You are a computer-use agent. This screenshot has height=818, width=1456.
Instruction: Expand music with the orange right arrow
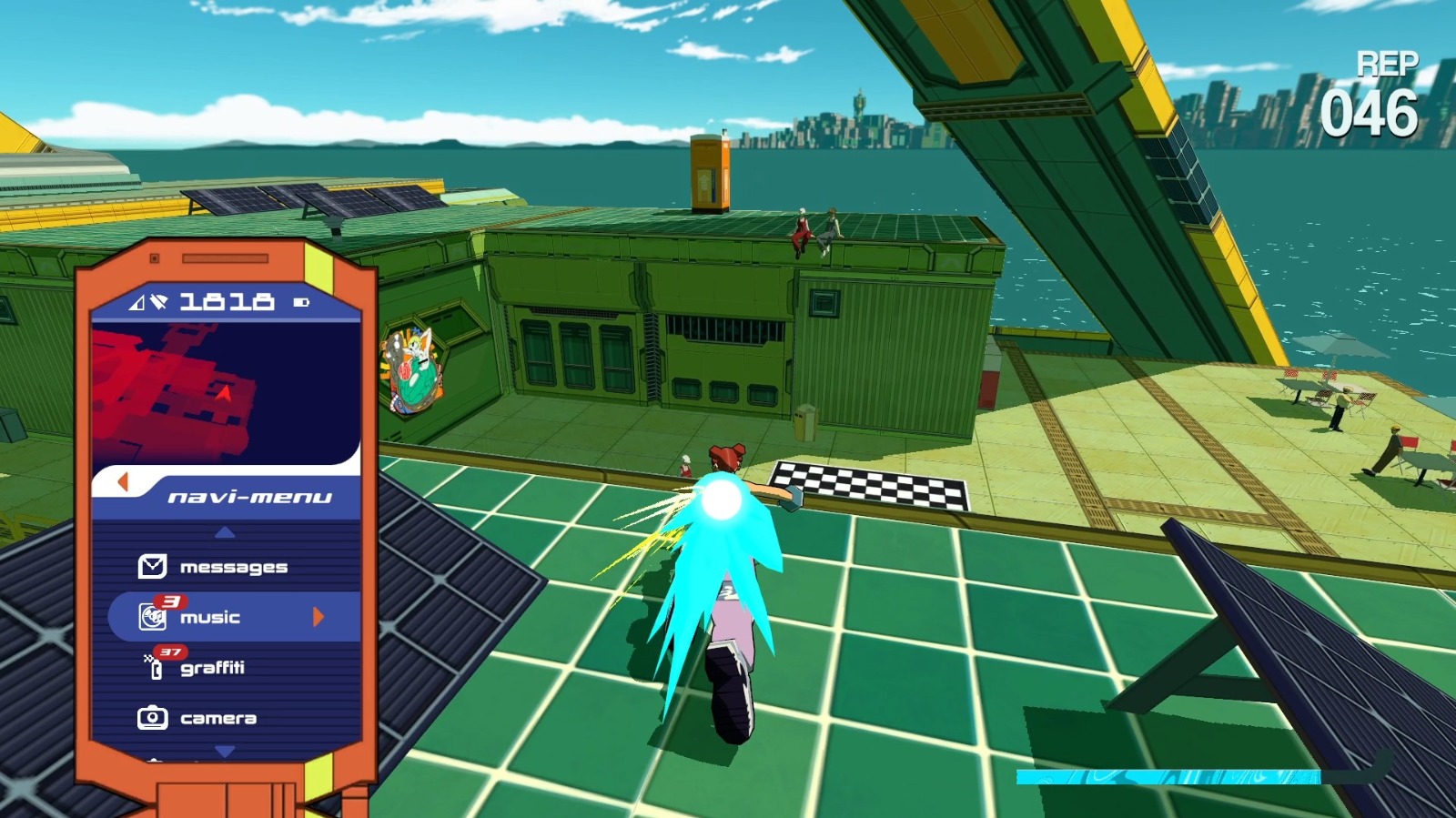point(317,617)
